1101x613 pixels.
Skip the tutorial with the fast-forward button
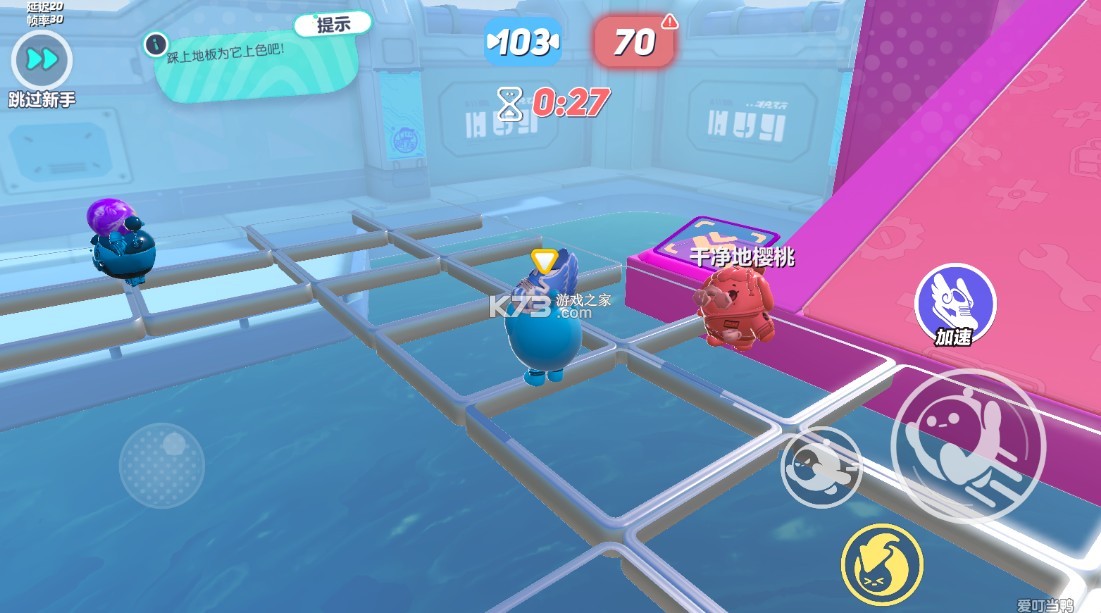pos(42,60)
